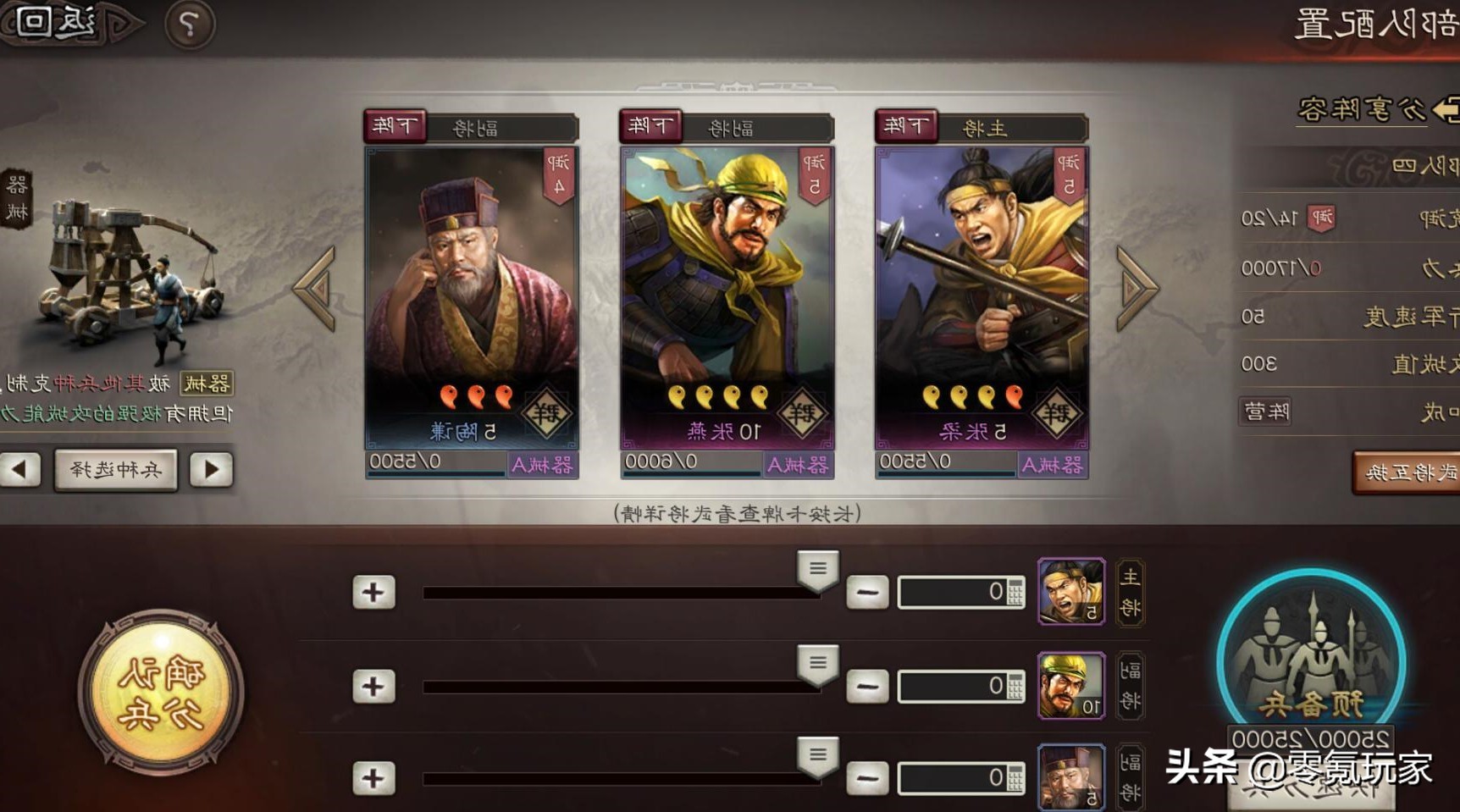Image resolution: width=1460 pixels, height=812 pixels.
Task: Click the handle of the top troop slider
Action: click(817, 572)
